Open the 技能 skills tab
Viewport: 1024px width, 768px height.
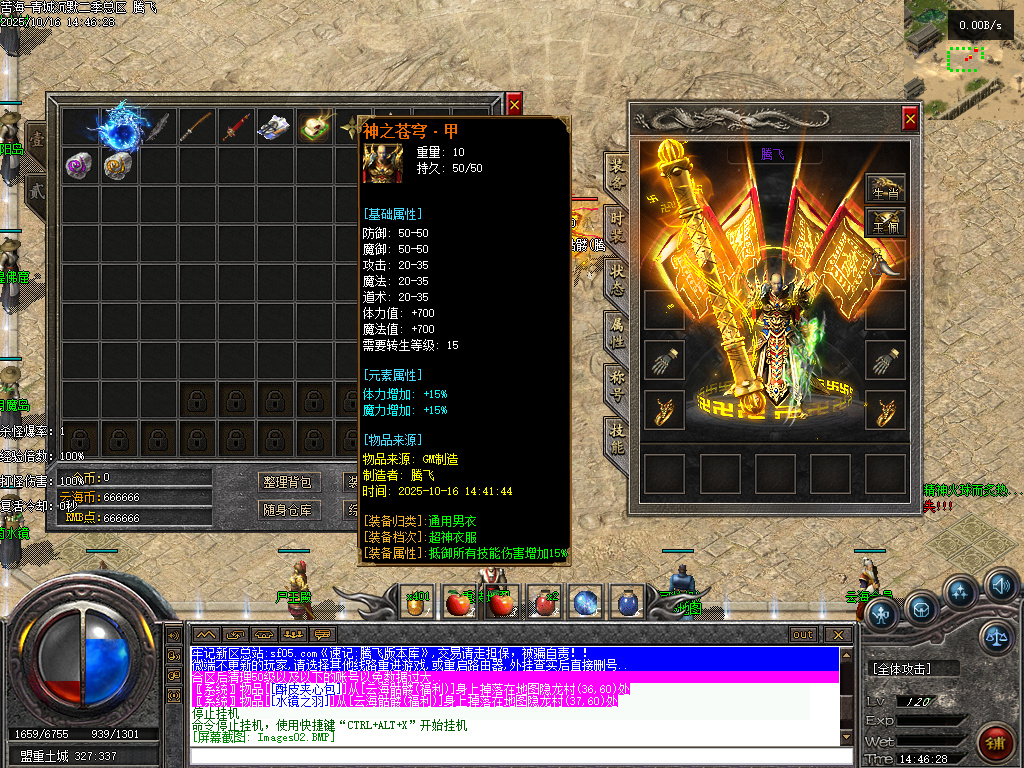618,438
